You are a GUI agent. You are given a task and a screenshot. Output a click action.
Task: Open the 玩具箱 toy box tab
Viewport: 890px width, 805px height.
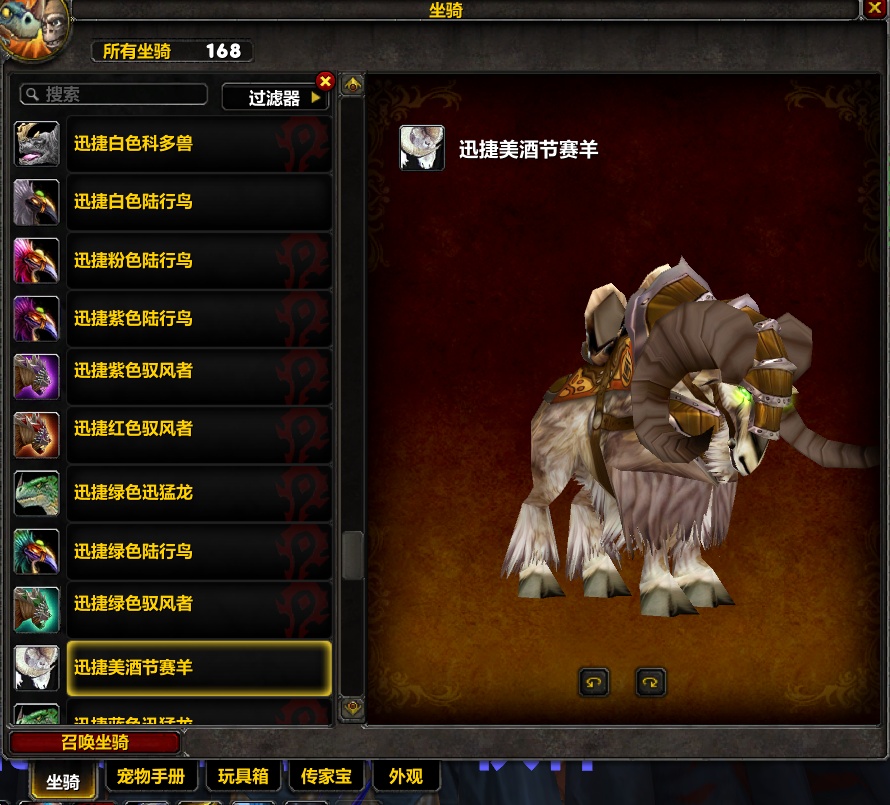tap(243, 776)
